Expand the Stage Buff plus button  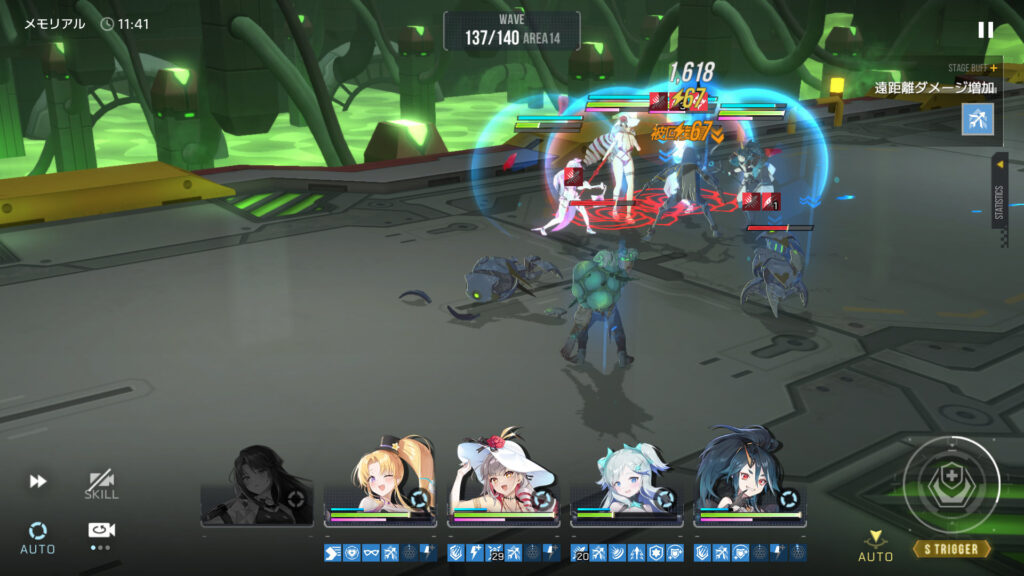[x=994, y=68]
